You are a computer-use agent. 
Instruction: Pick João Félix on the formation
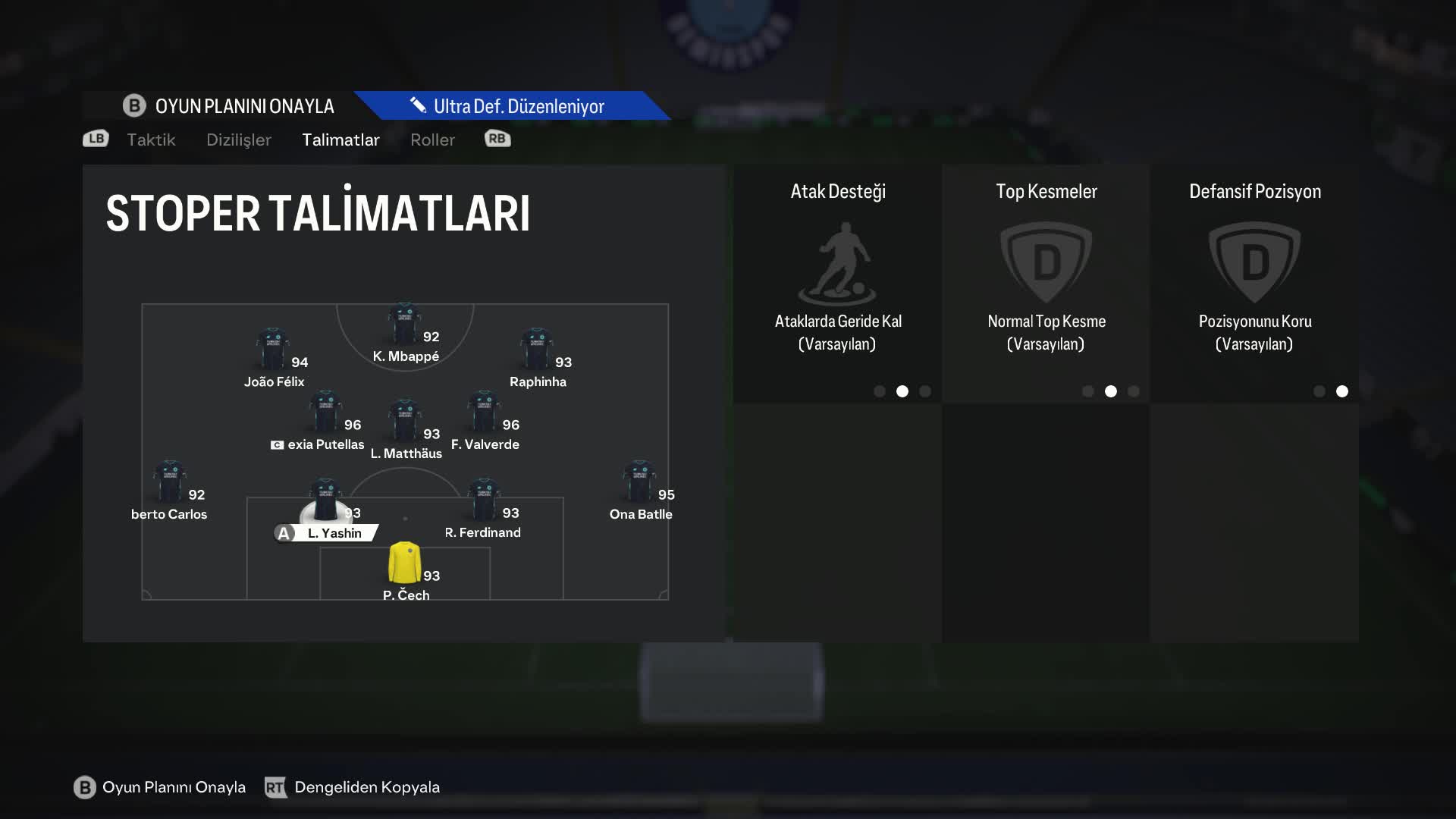272,350
